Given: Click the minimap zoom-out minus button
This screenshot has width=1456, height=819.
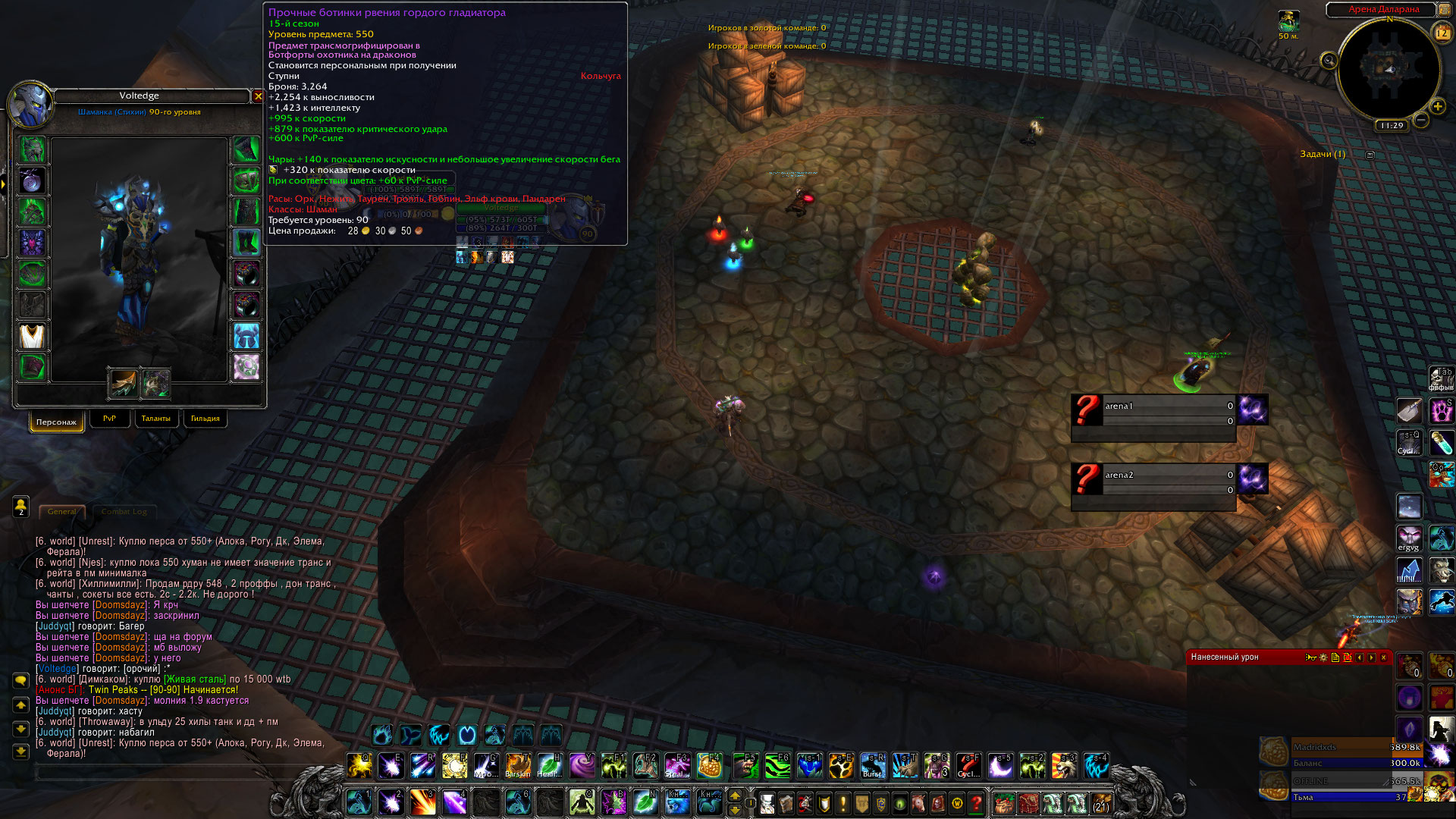Looking at the screenshot, I should tap(1421, 120).
